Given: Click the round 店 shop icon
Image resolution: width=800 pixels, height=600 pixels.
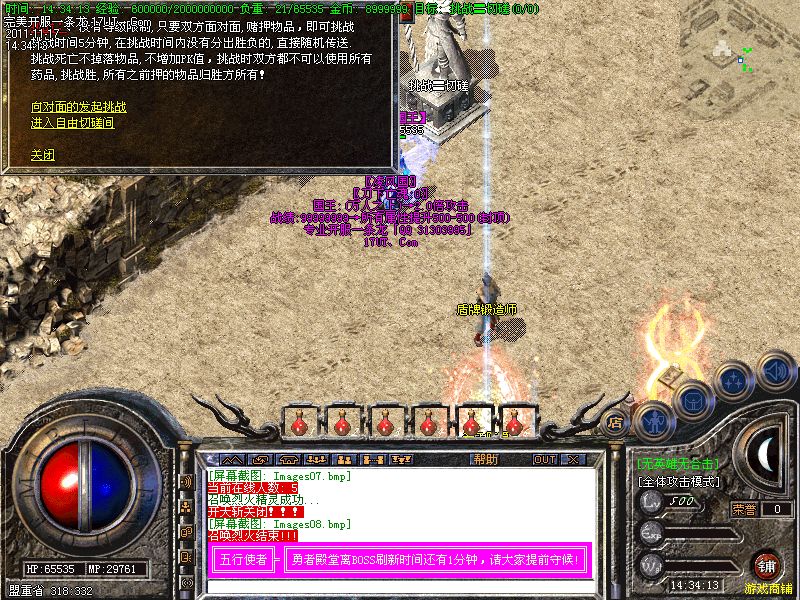Looking at the screenshot, I should pos(617,422).
